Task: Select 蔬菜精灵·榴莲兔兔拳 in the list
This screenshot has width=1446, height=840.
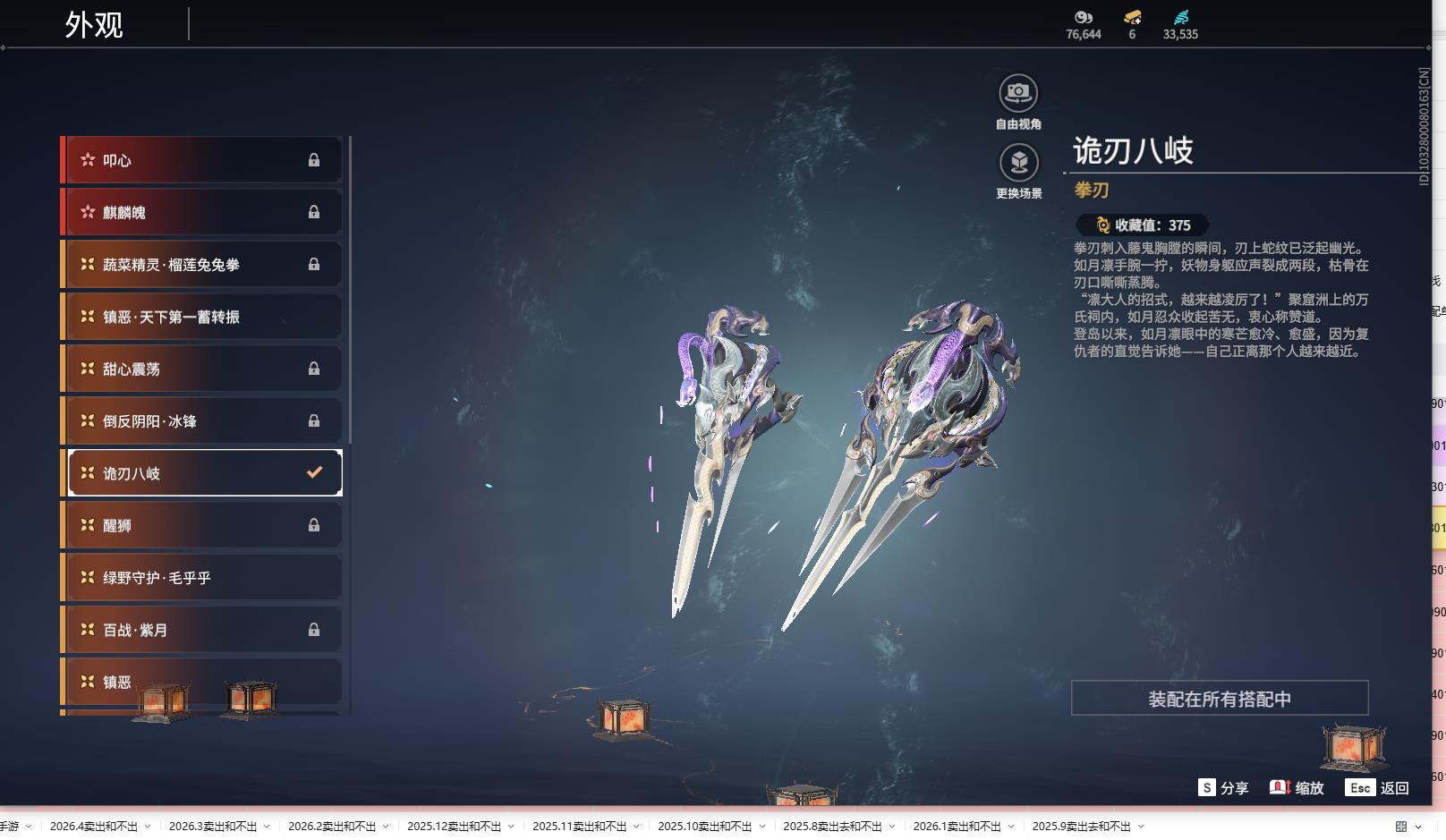Action: pyautogui.click(x=201, y=265)
